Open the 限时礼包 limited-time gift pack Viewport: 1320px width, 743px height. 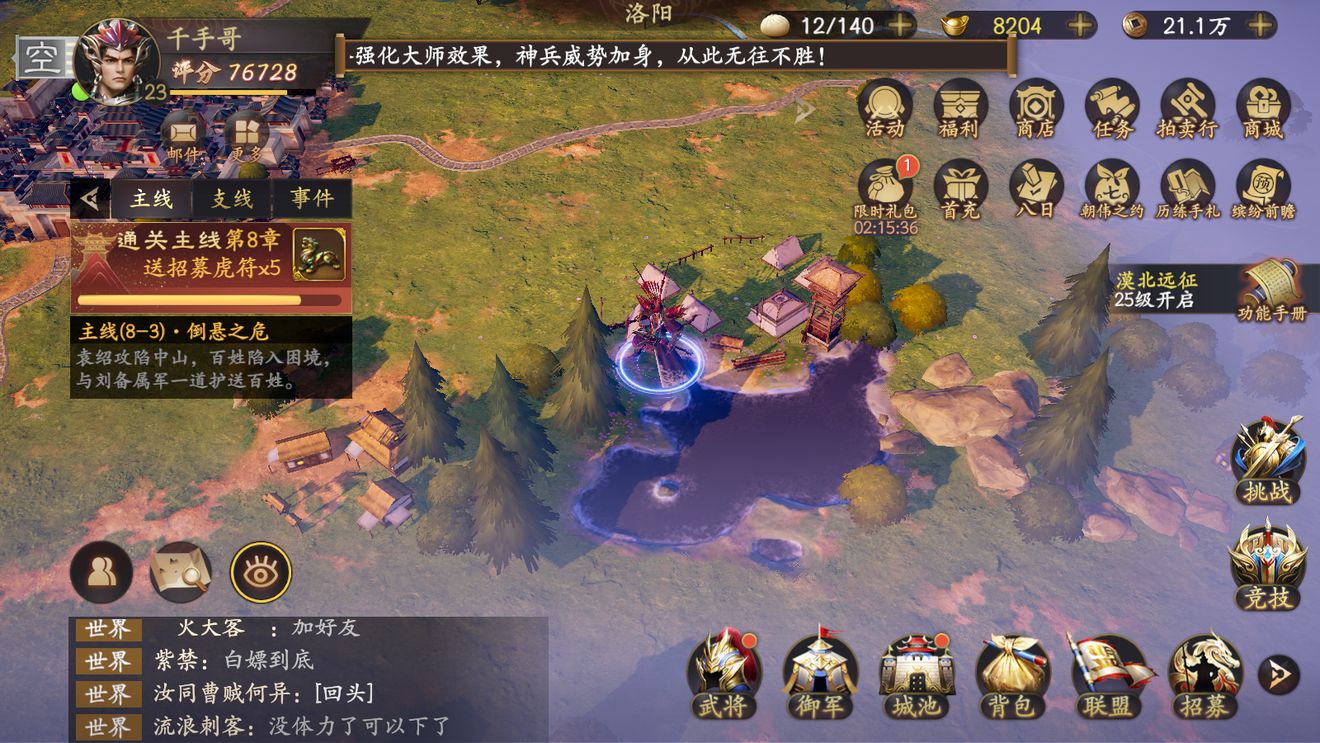pos(884,188)
